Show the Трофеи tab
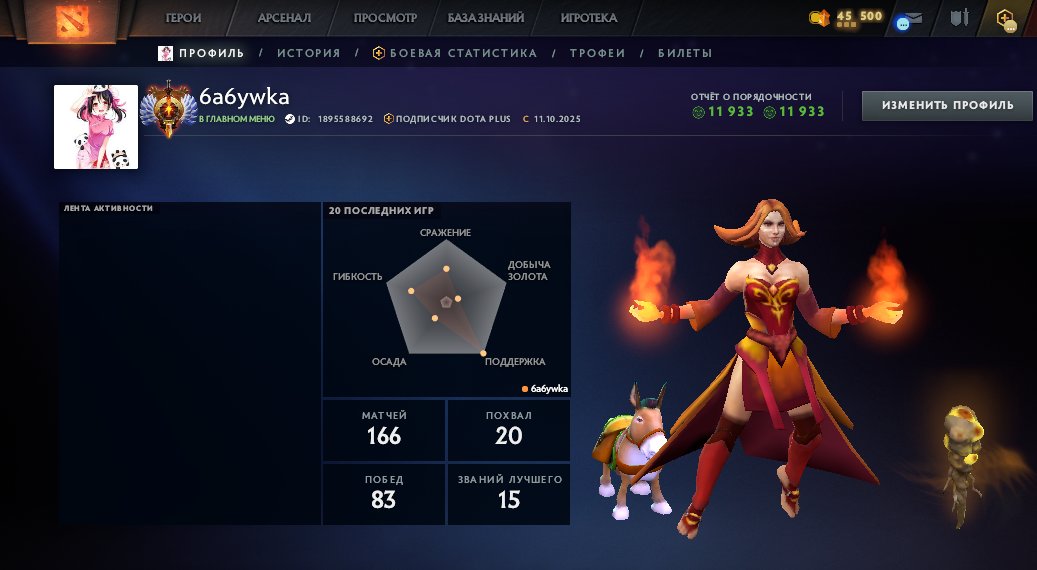Image resolution: width=1037 pixels, height=570 pixels. click(x=597, y=53)
